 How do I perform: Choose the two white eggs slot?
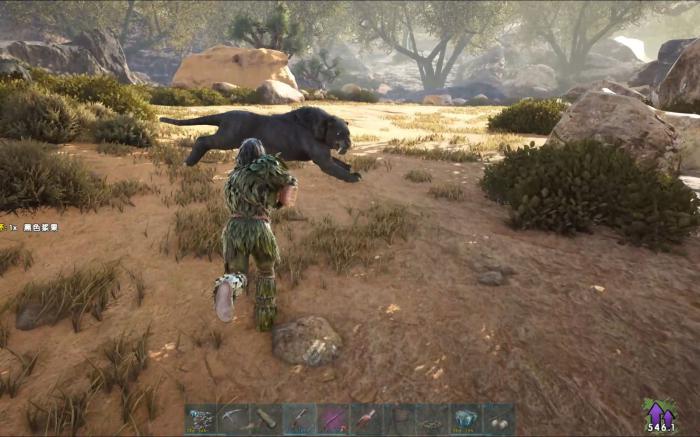click(x=498, y=418)
